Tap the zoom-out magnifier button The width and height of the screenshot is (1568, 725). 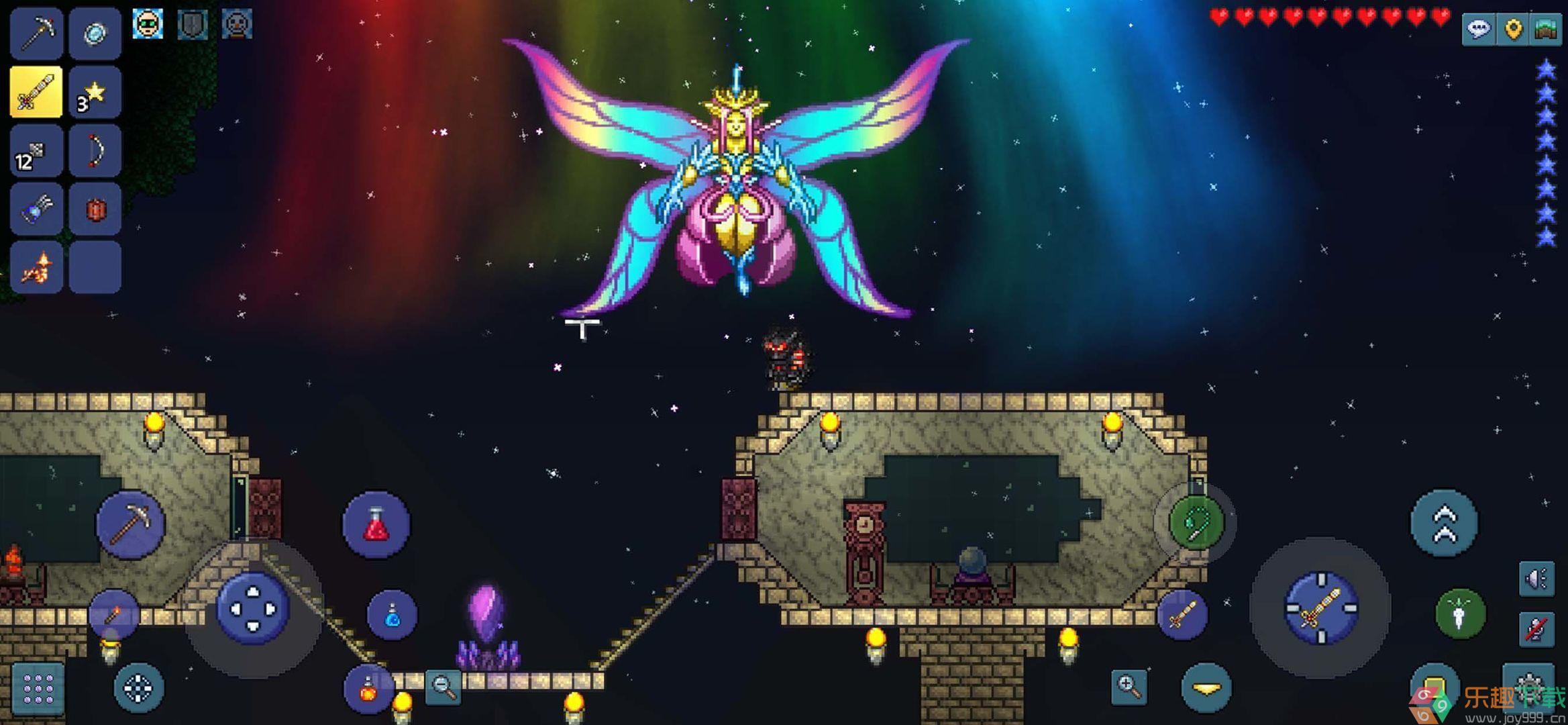coord(443,686)
